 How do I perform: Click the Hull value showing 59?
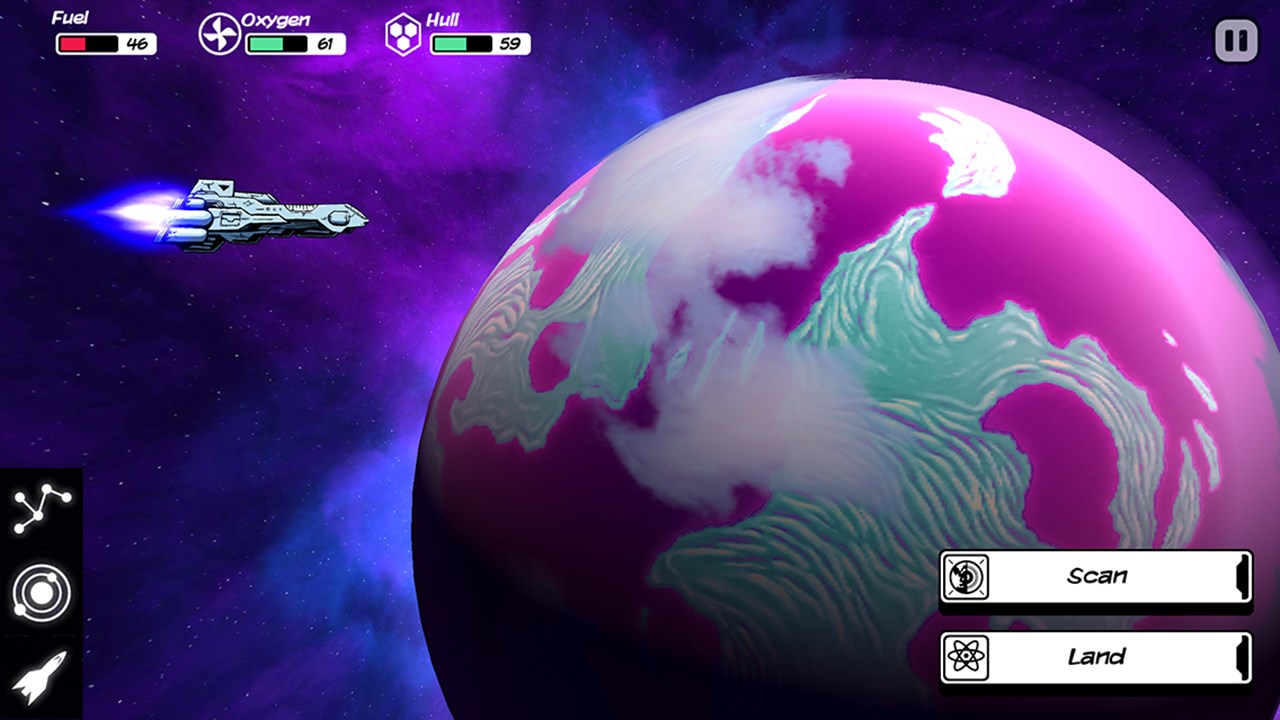tap(509, 44)
